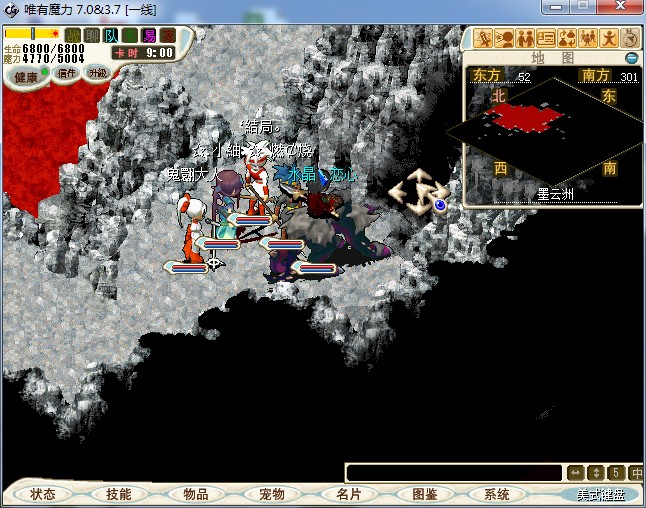646x508 pixels.
Task: Collapse the 地图 map panel with blue button
Action: [631, 58]
